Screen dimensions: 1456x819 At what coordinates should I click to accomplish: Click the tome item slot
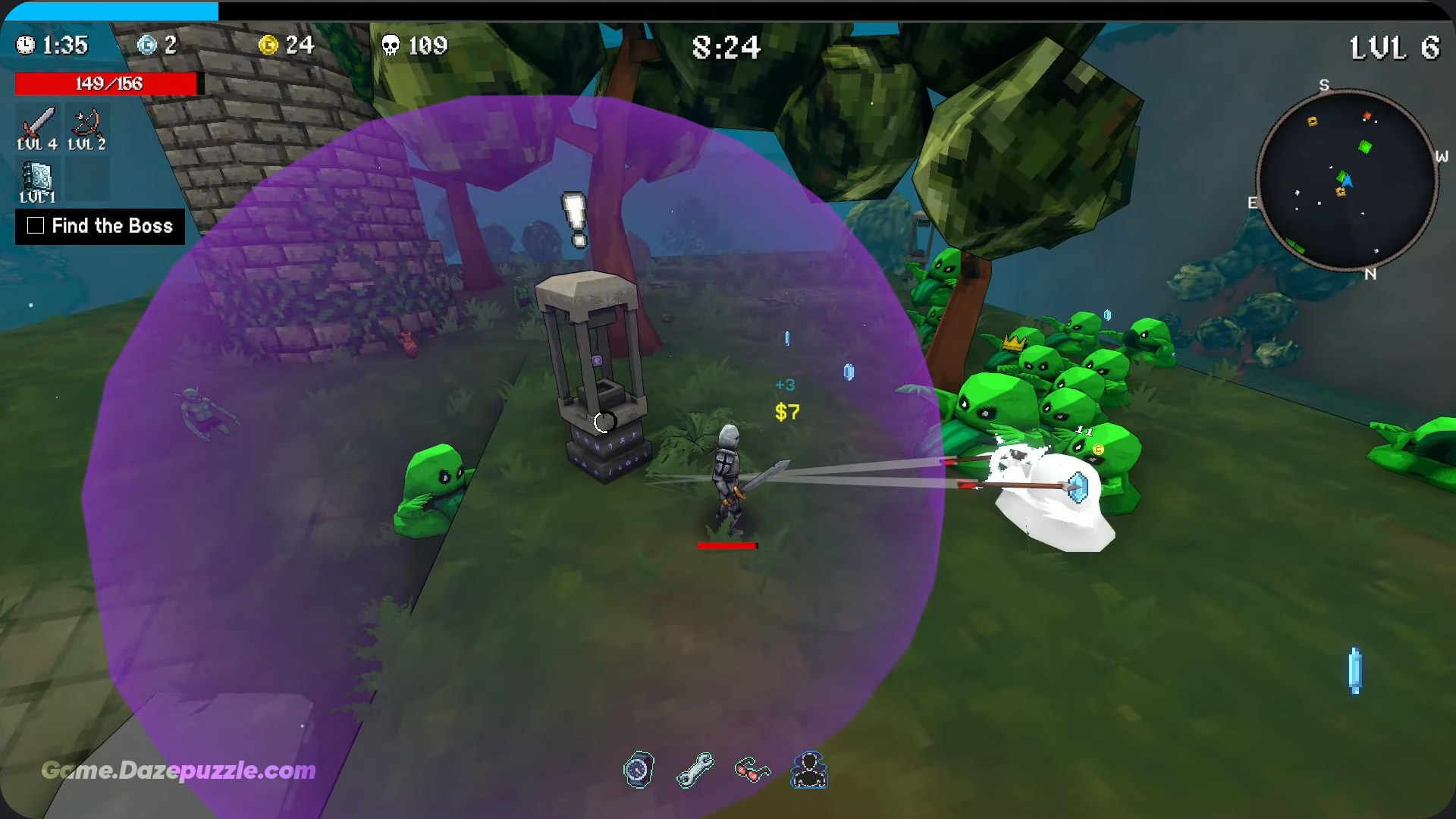(37, 180)
